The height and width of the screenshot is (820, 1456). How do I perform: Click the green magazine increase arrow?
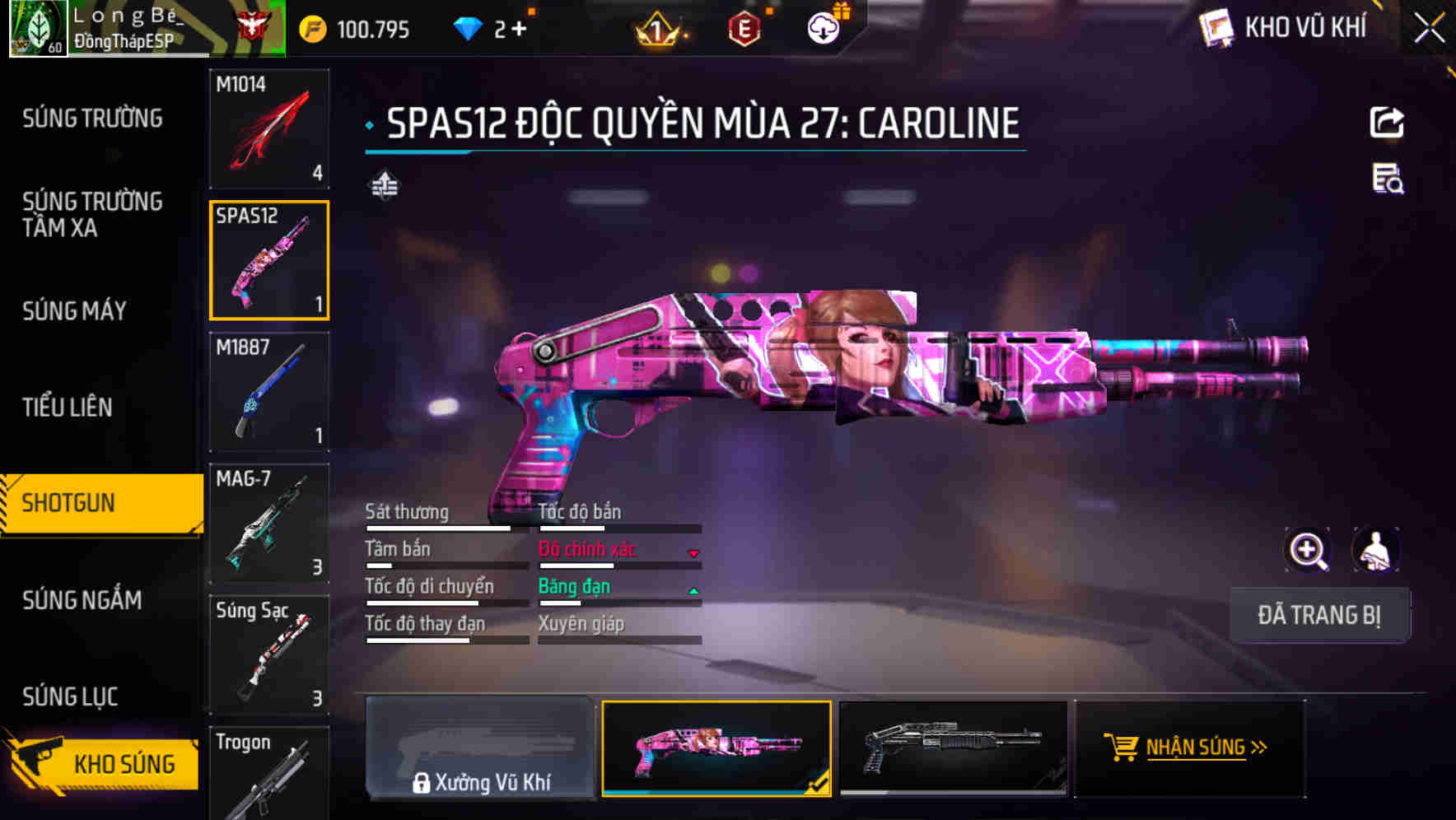coord(693,589)
